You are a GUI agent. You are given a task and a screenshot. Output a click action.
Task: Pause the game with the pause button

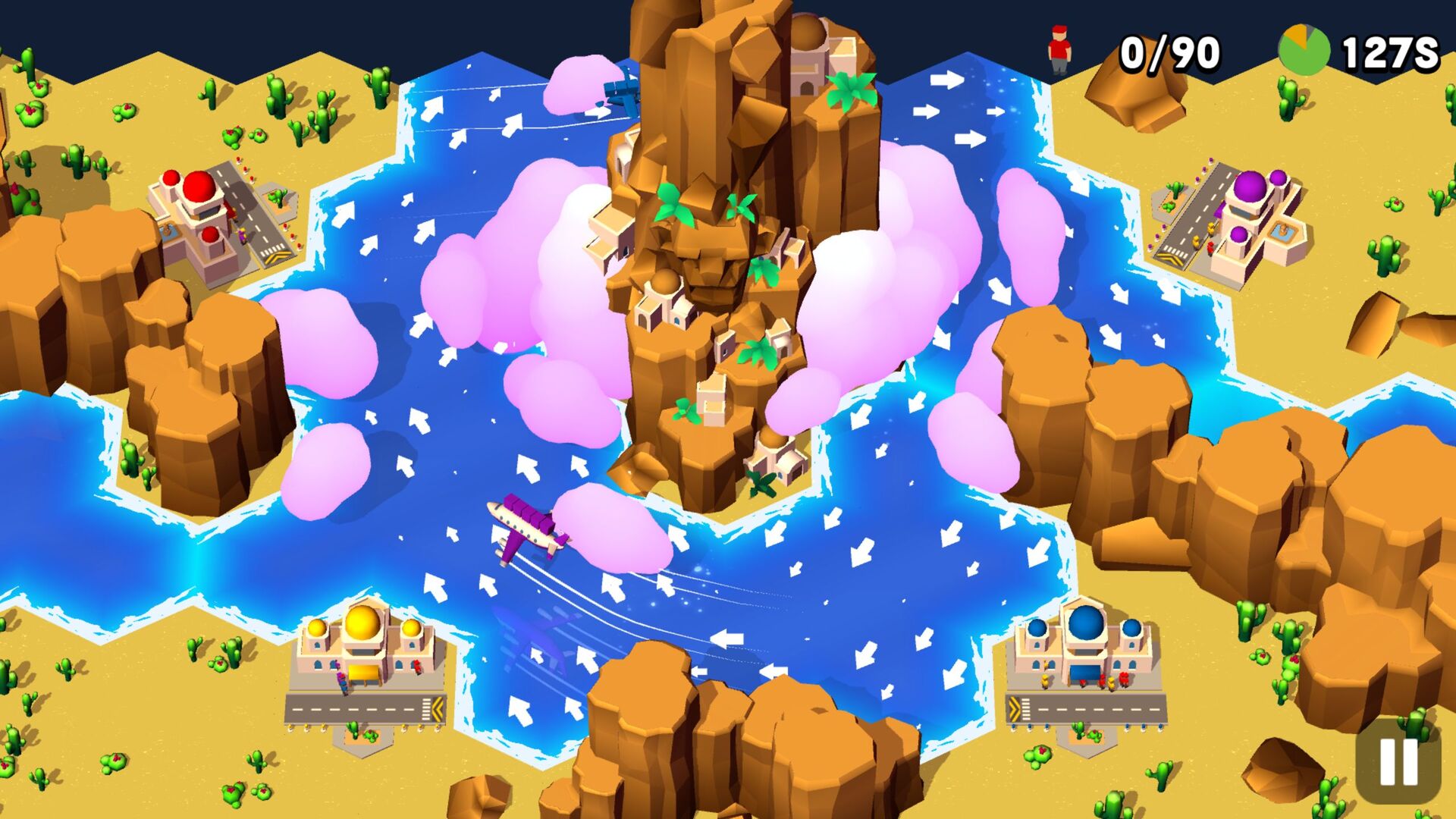pos(1398,761)
